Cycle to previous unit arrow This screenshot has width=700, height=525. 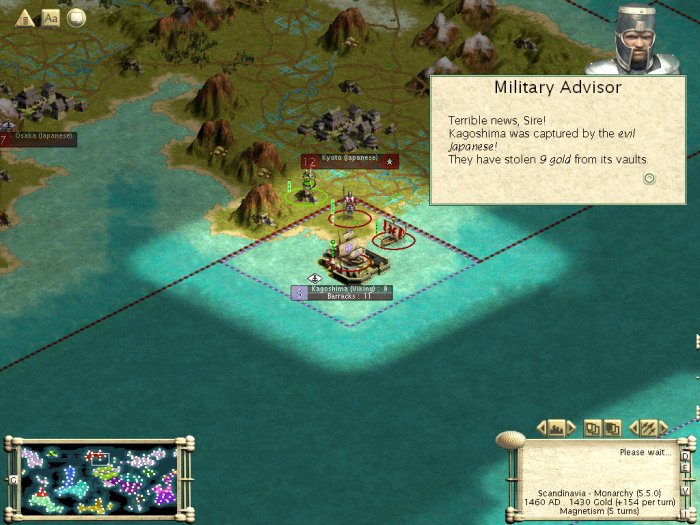tap(633, 428)
